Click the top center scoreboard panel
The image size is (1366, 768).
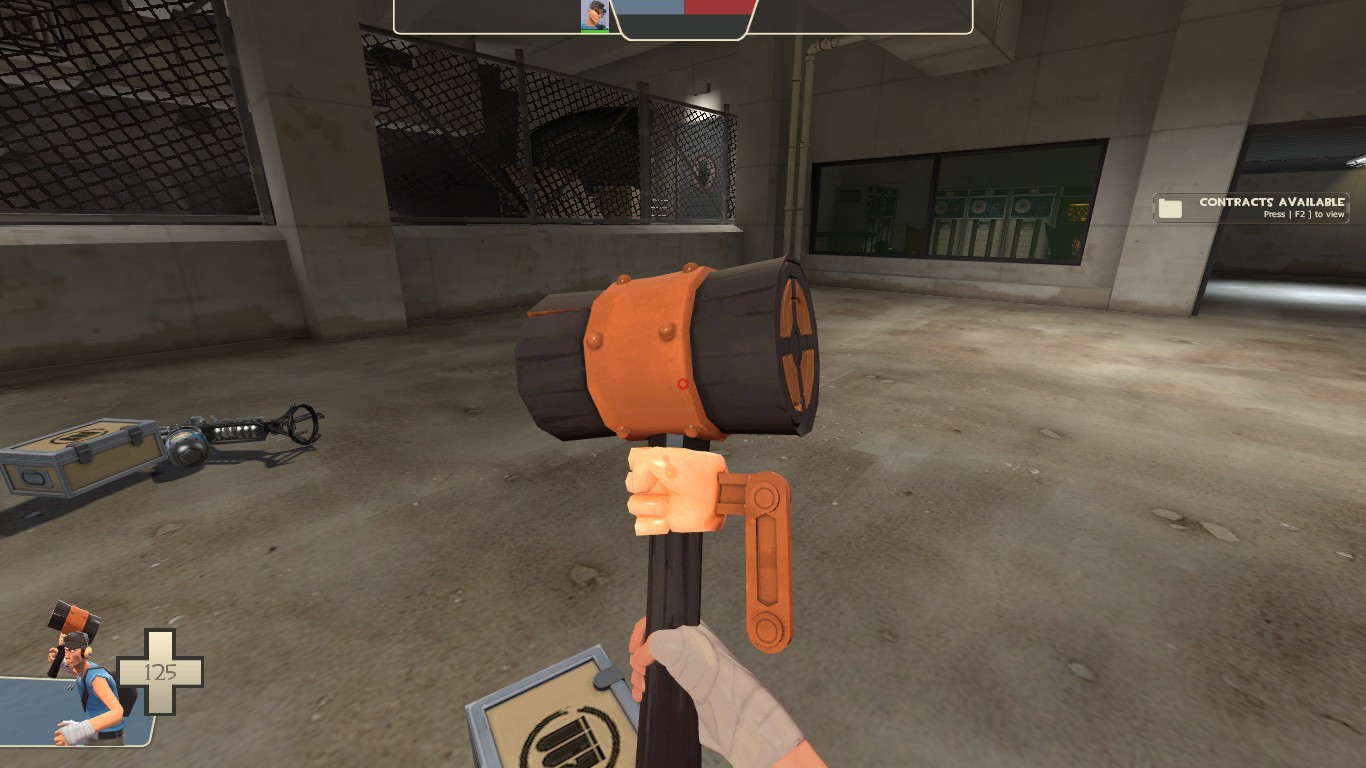coord(683,18)
